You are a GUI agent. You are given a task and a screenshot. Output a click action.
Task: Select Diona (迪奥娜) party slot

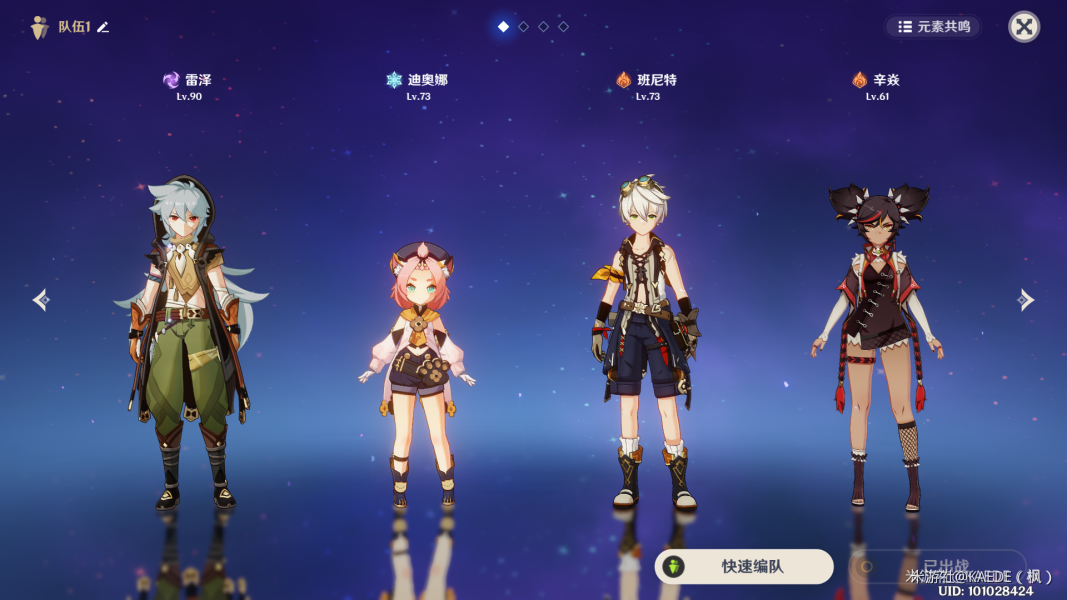[x=418, y=370]
